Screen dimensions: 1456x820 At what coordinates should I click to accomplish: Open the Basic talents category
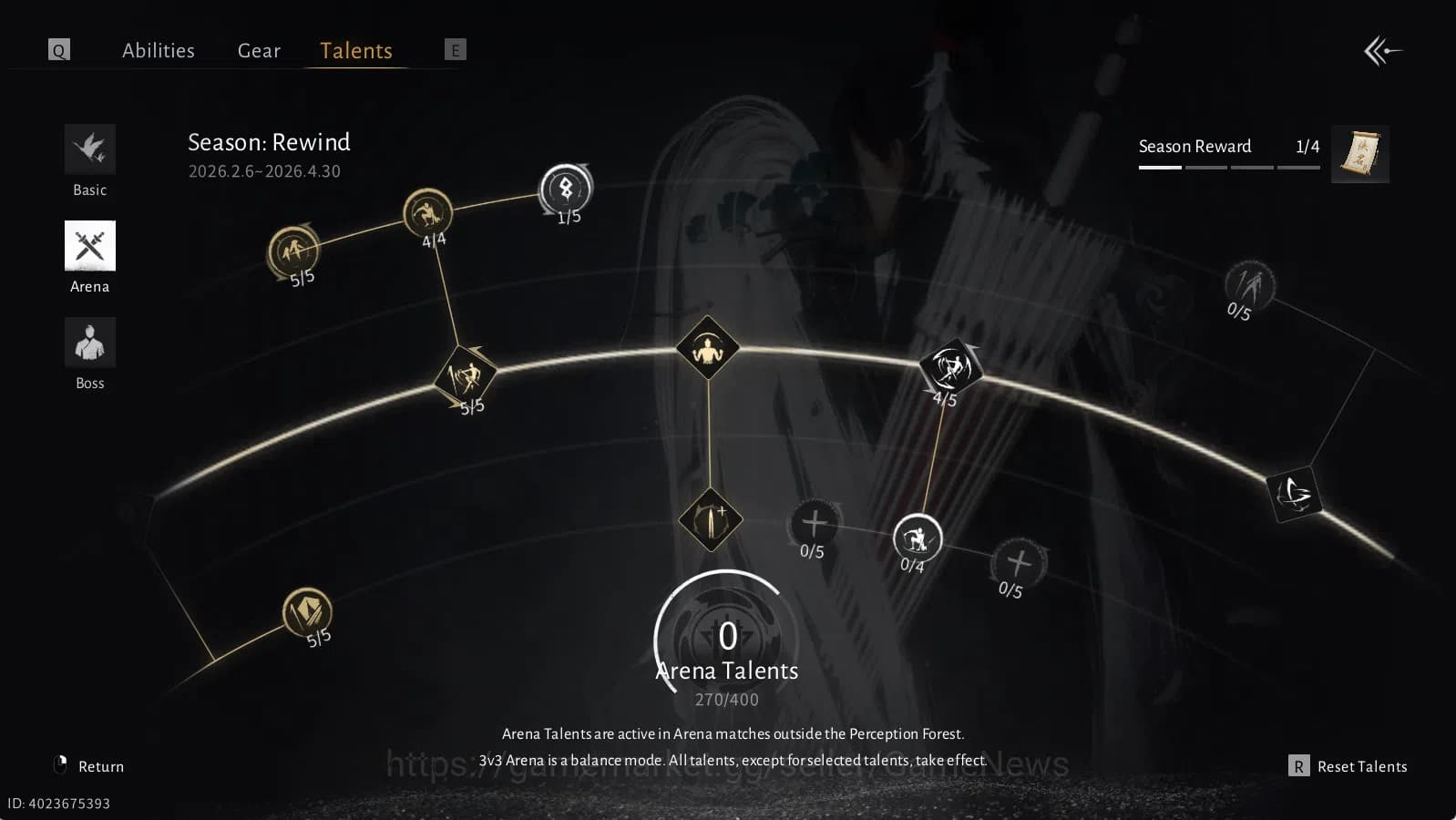pyautogui.click(x=89, y=149)
